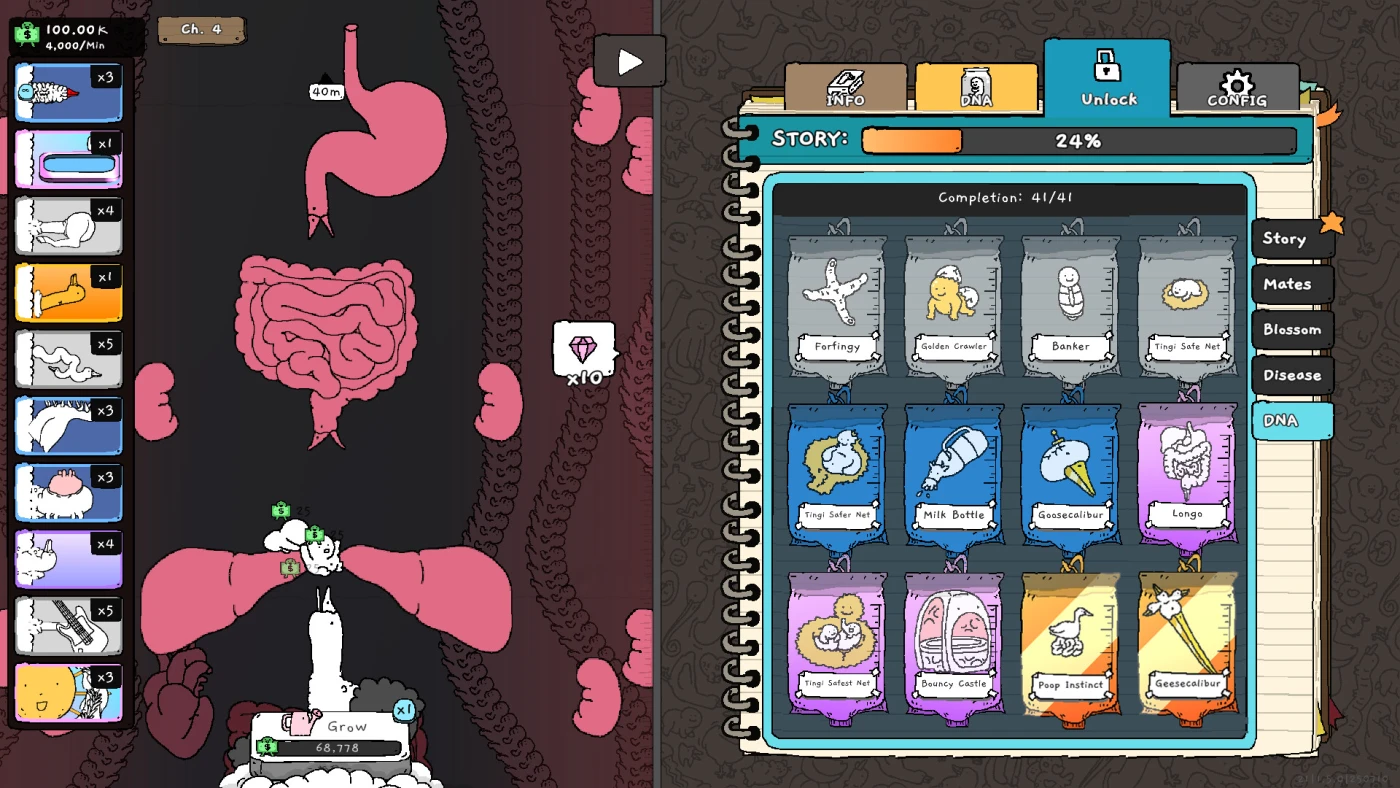Open the Blossom category
The image size is (1400, 788).
click(1291, 330)
